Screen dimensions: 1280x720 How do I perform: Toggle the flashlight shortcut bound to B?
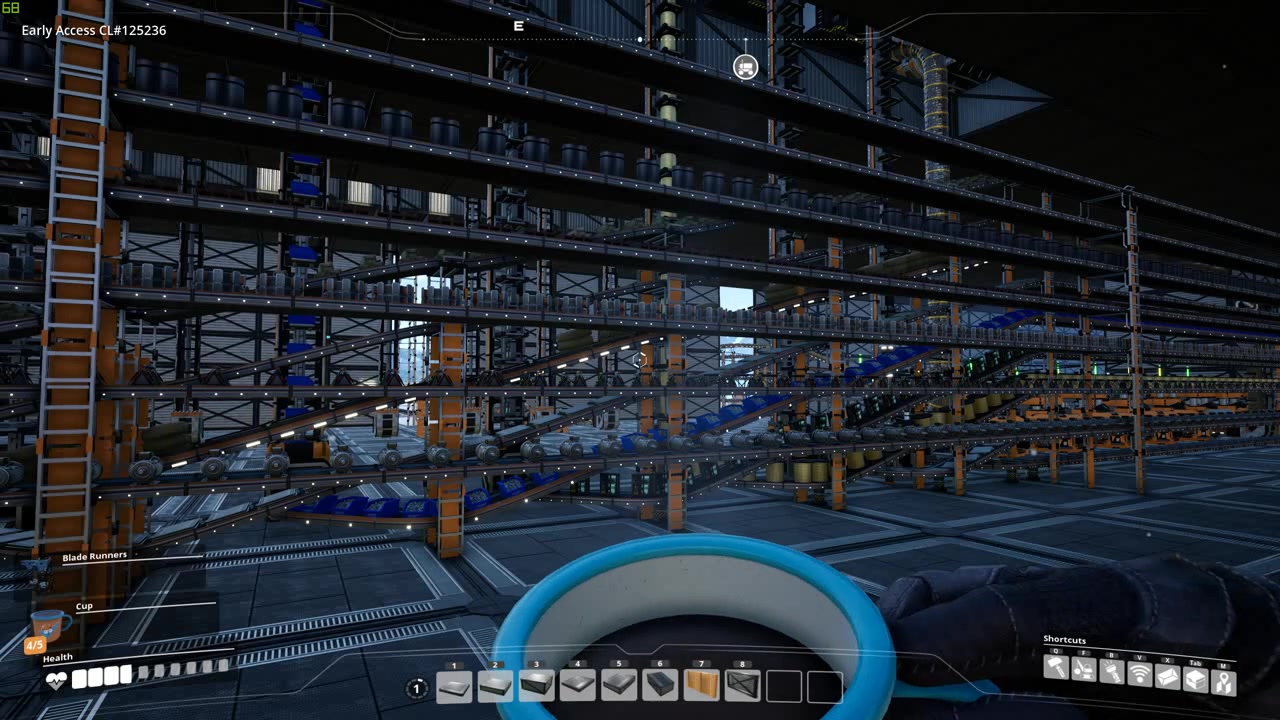coord(1110,672)
